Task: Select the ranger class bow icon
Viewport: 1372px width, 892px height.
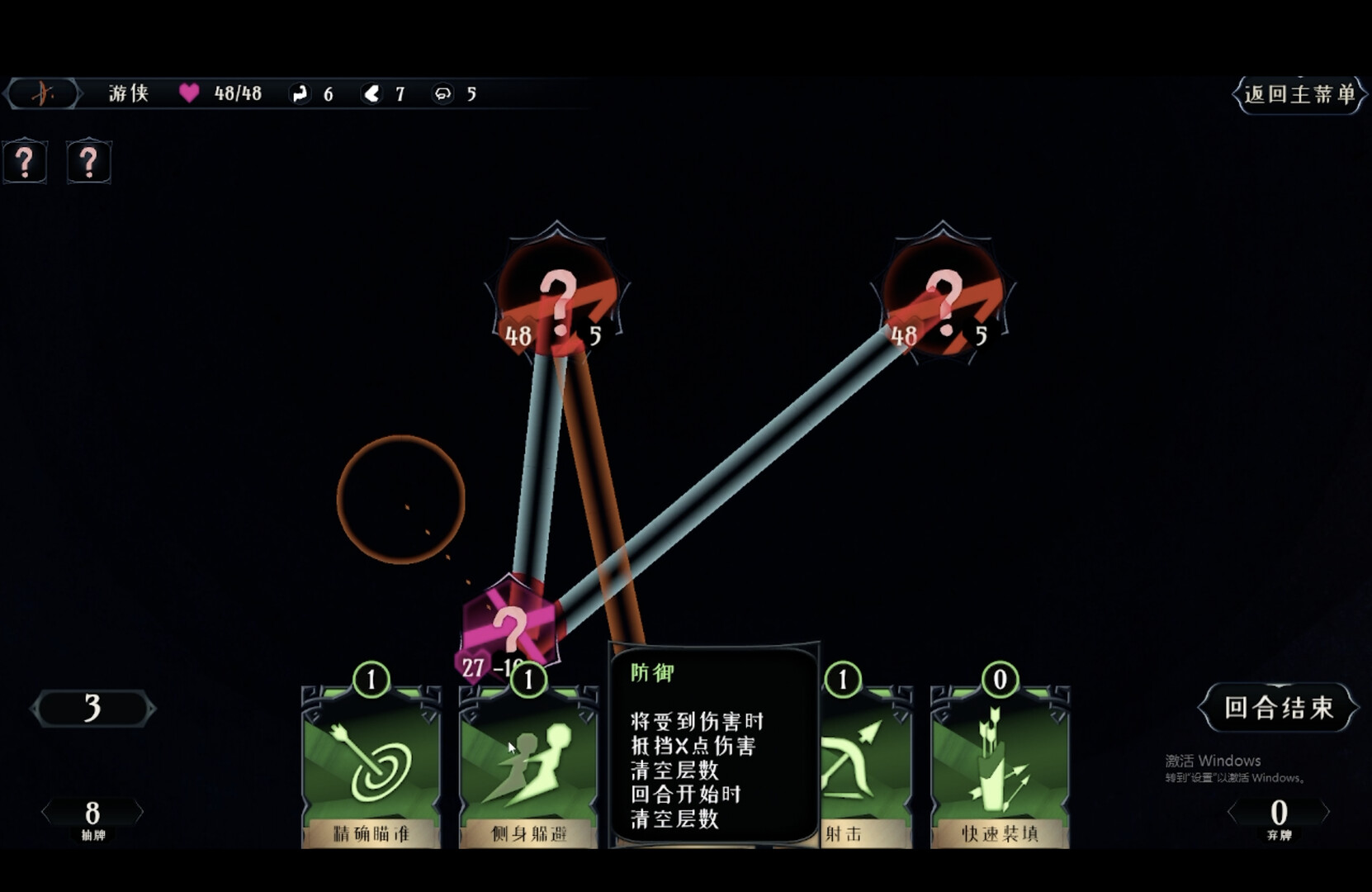Action: tap(43, 93)
